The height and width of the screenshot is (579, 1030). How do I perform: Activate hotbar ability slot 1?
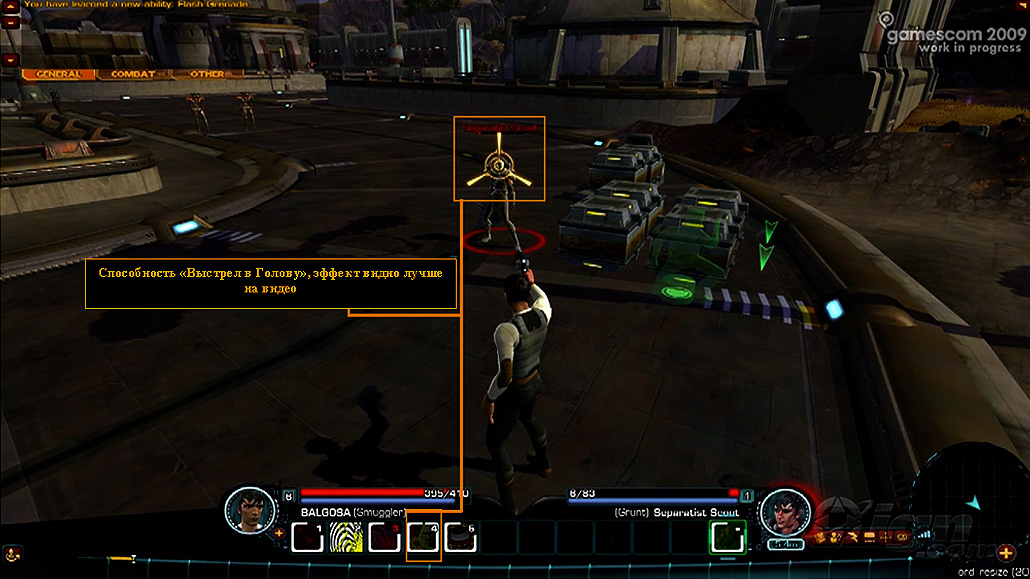click(x=307, y=538)
